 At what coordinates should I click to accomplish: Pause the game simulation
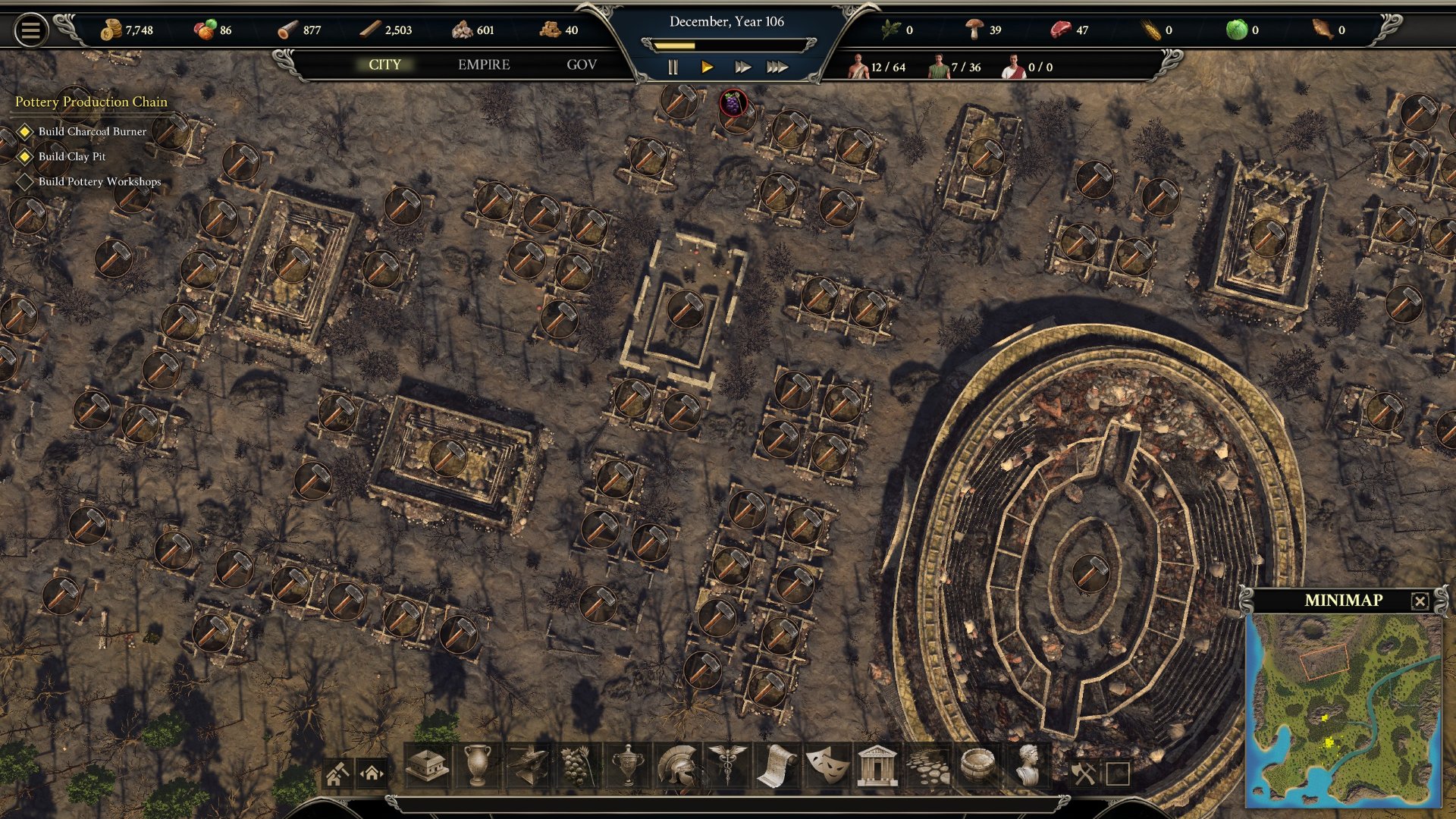pos(673,67)
